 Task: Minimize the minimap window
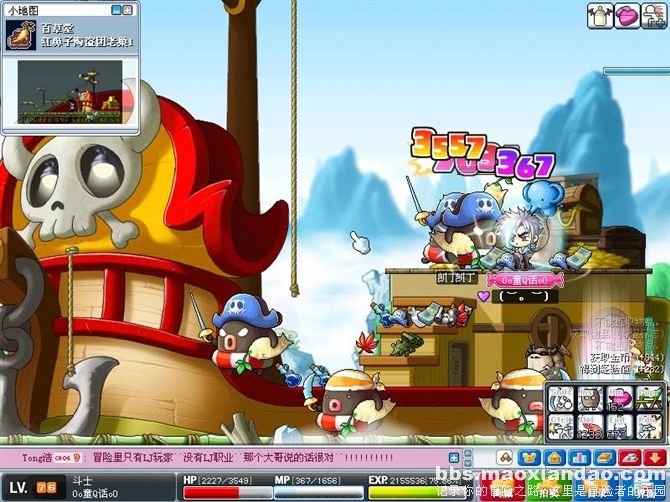click(x=117, y=10)
